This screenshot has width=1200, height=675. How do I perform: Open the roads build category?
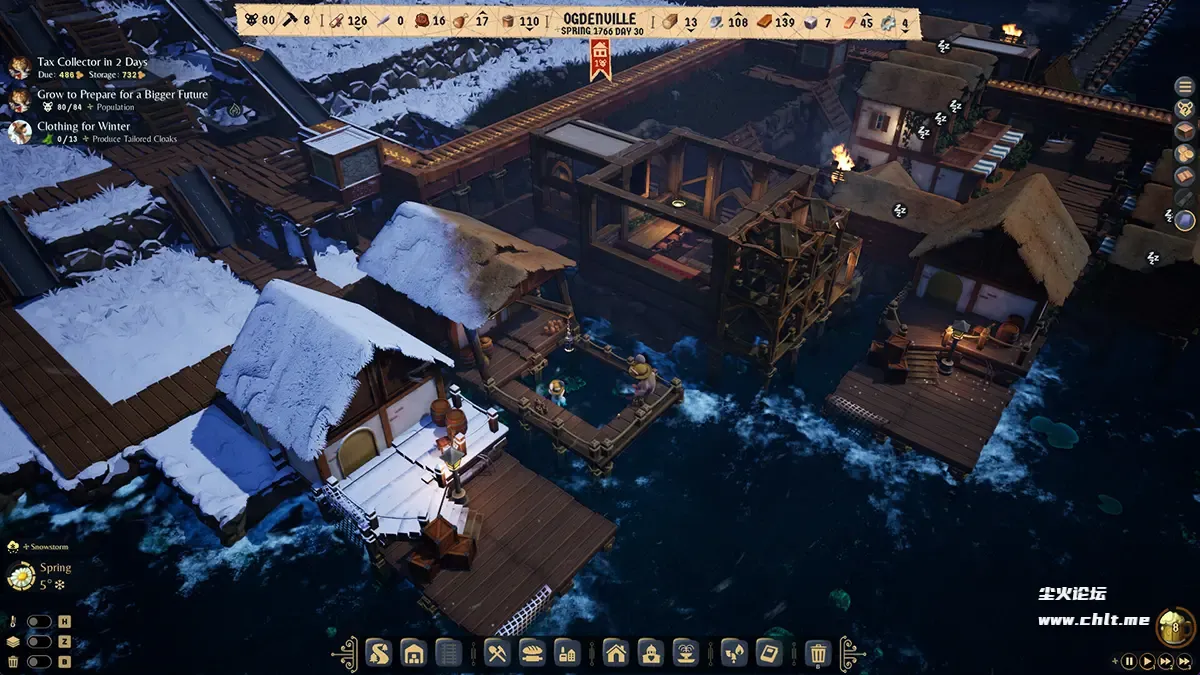point(378,654)
